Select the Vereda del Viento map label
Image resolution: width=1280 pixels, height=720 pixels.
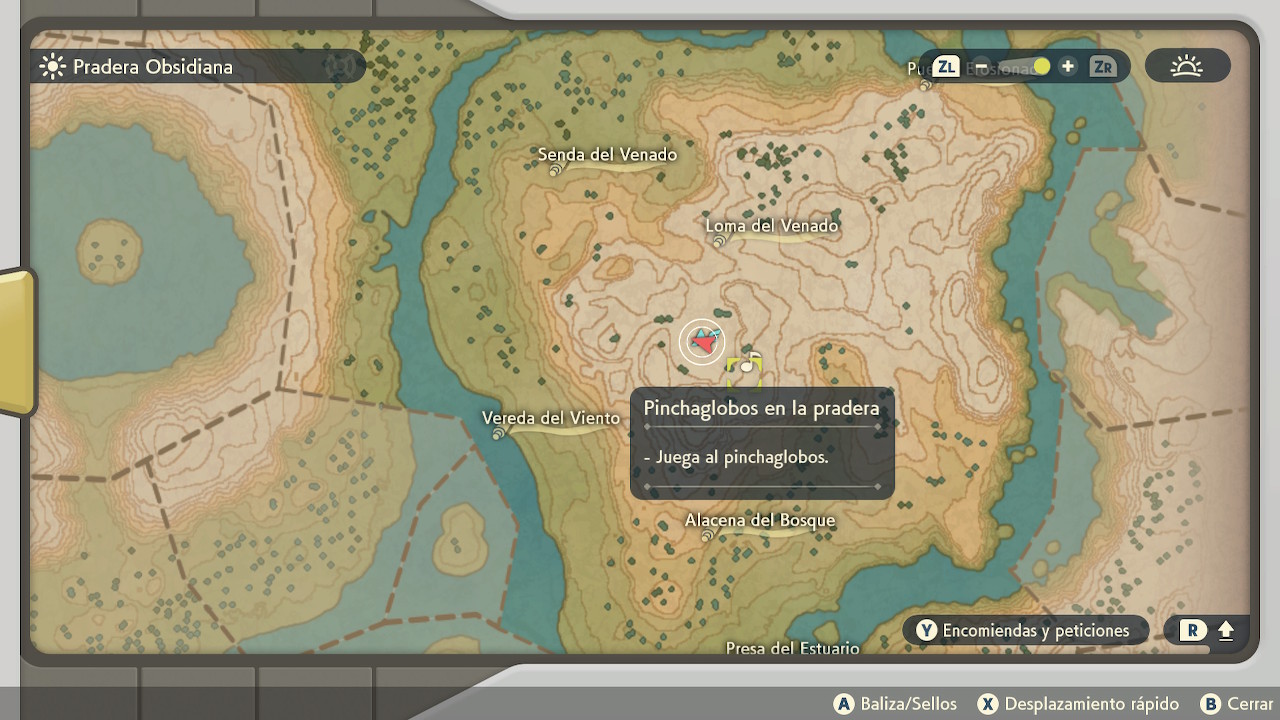coord(550,418)
